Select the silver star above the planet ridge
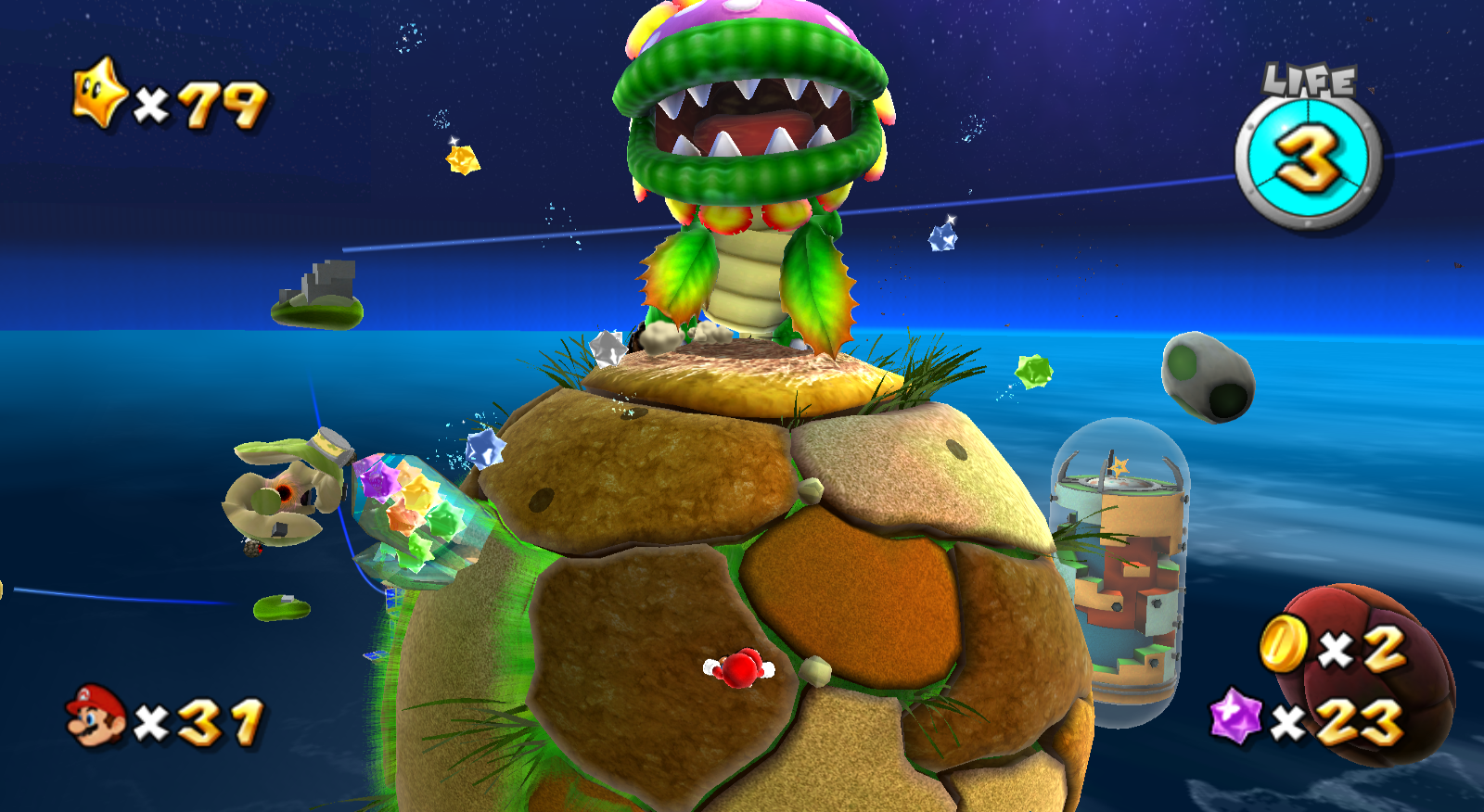Viewport: 1484px width, 812px height. click(608, 348)
